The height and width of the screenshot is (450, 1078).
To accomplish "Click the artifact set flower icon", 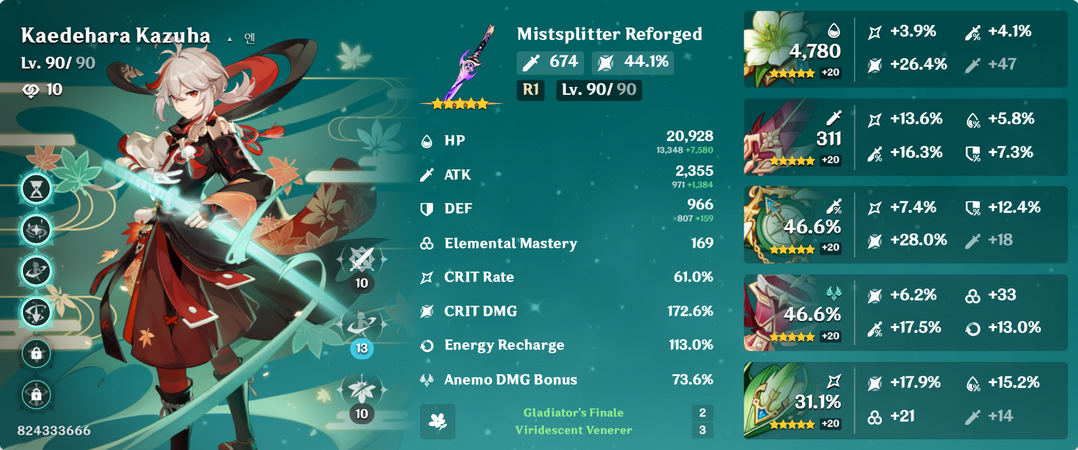I will pyautogui.click(x=437, y=421).
